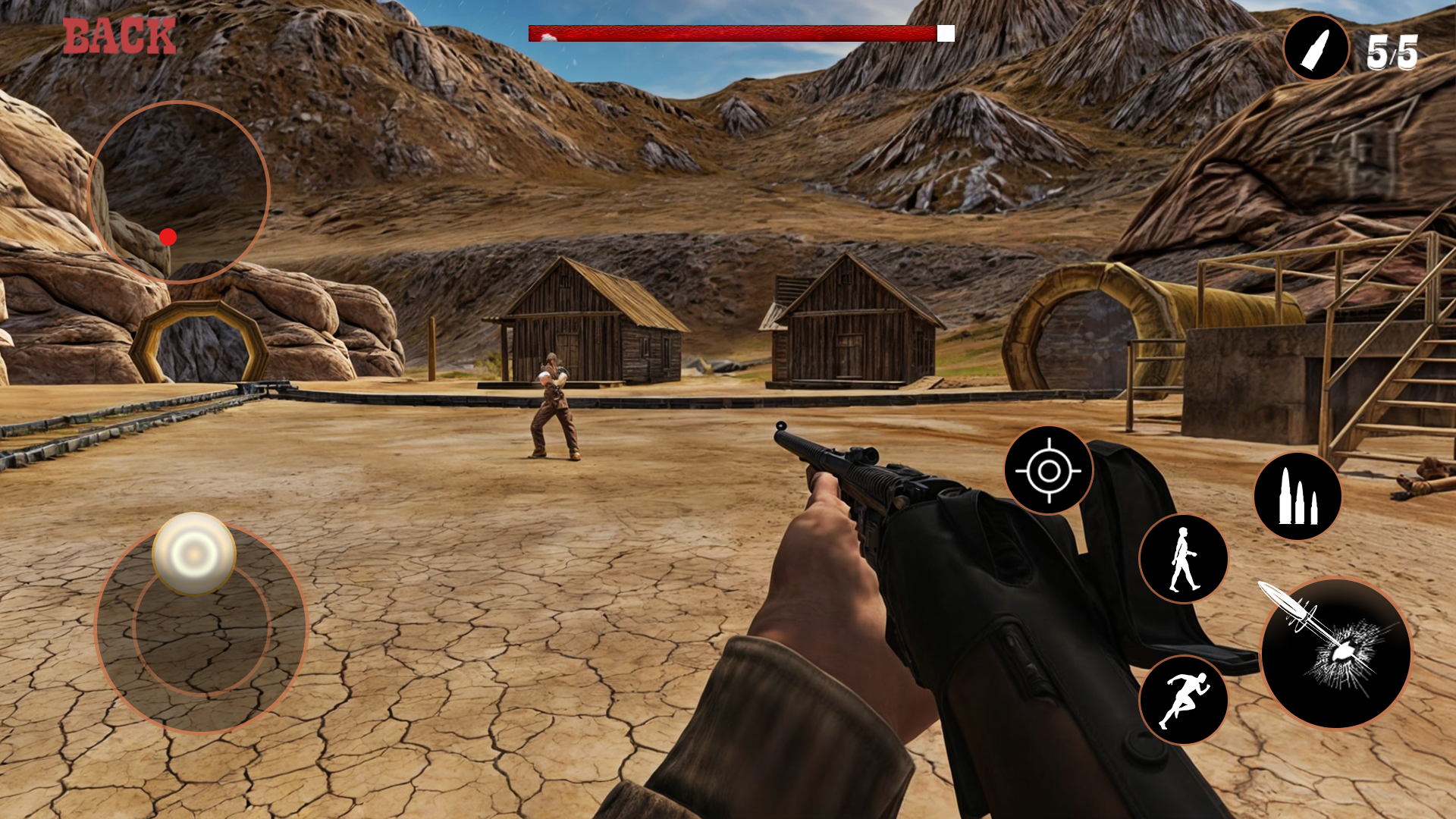The width and height of the screenshot is (1456, 819).
Task: Toggle walking with the standing figure button
Action: (1183, 559)
